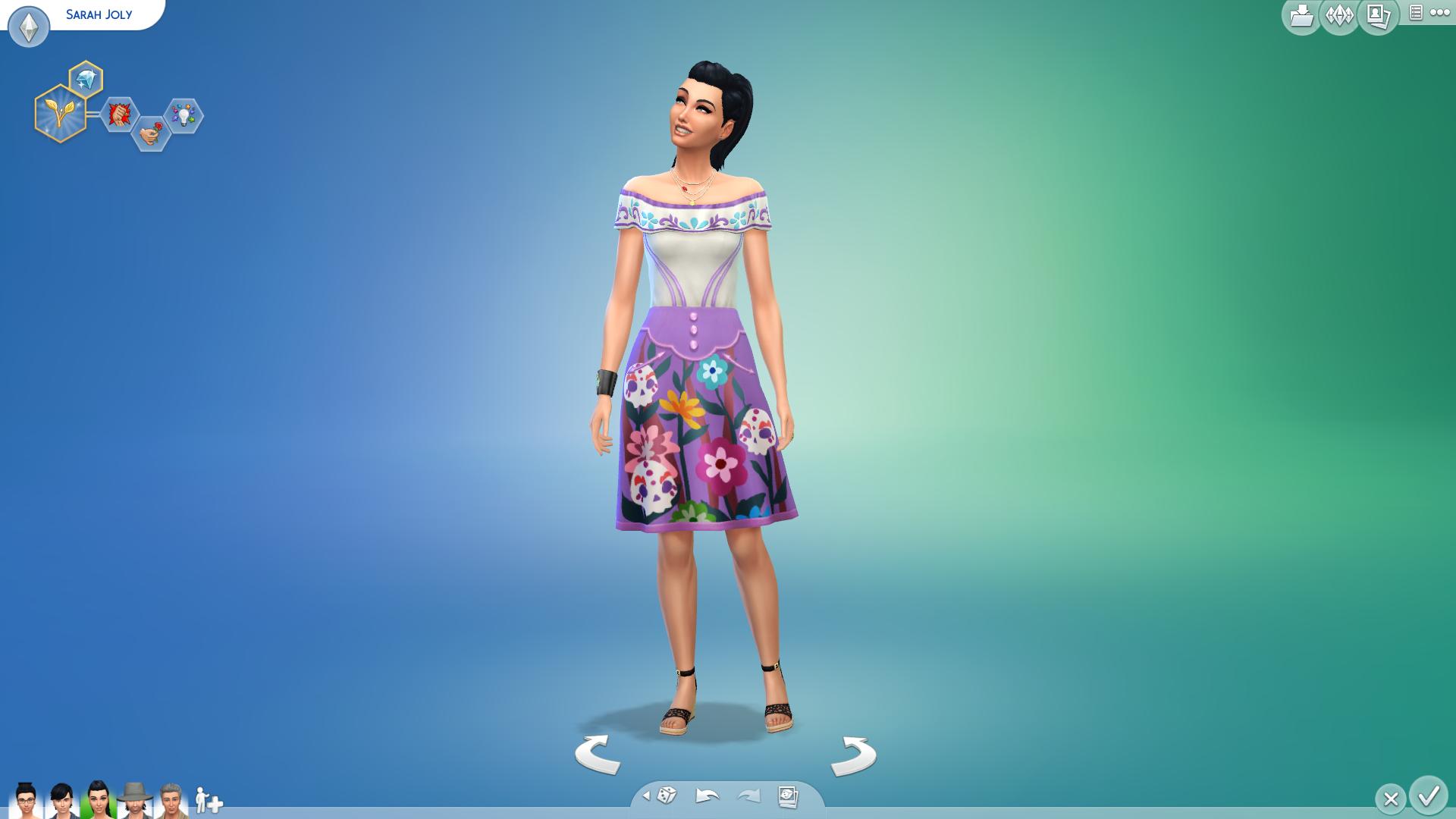Switch to the Sim wearing glasses
Screen dimensions: 1456x819
pos(26,800)
